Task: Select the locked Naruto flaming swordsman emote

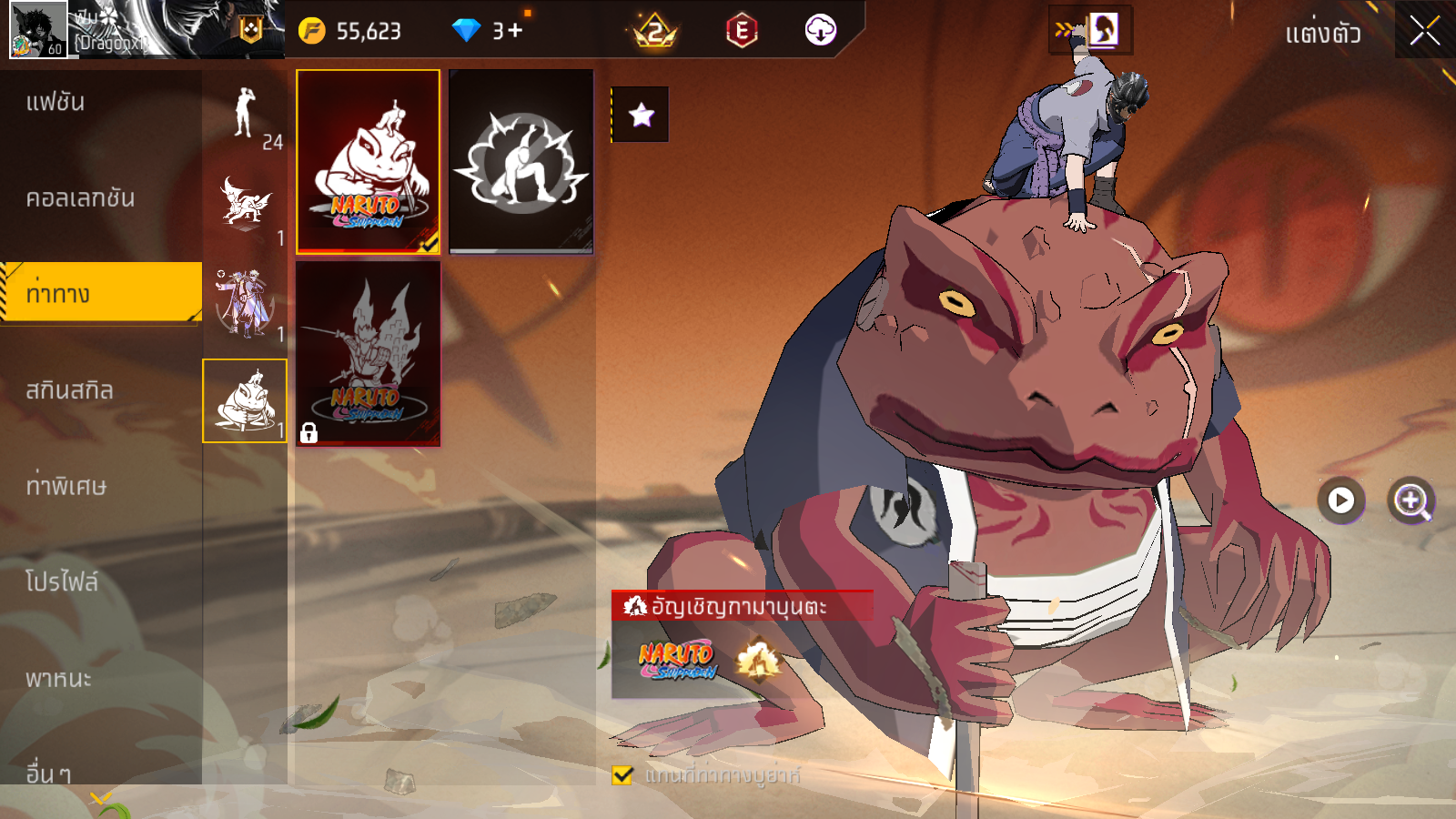Action: point(368,353)
